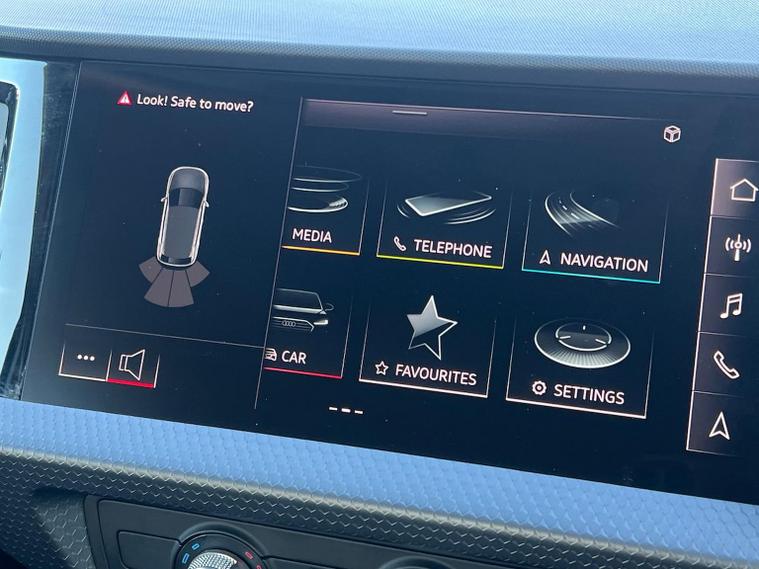759x569 pixels.
Task: Select the music note shortcut
Action: click(x=734, y=305)
